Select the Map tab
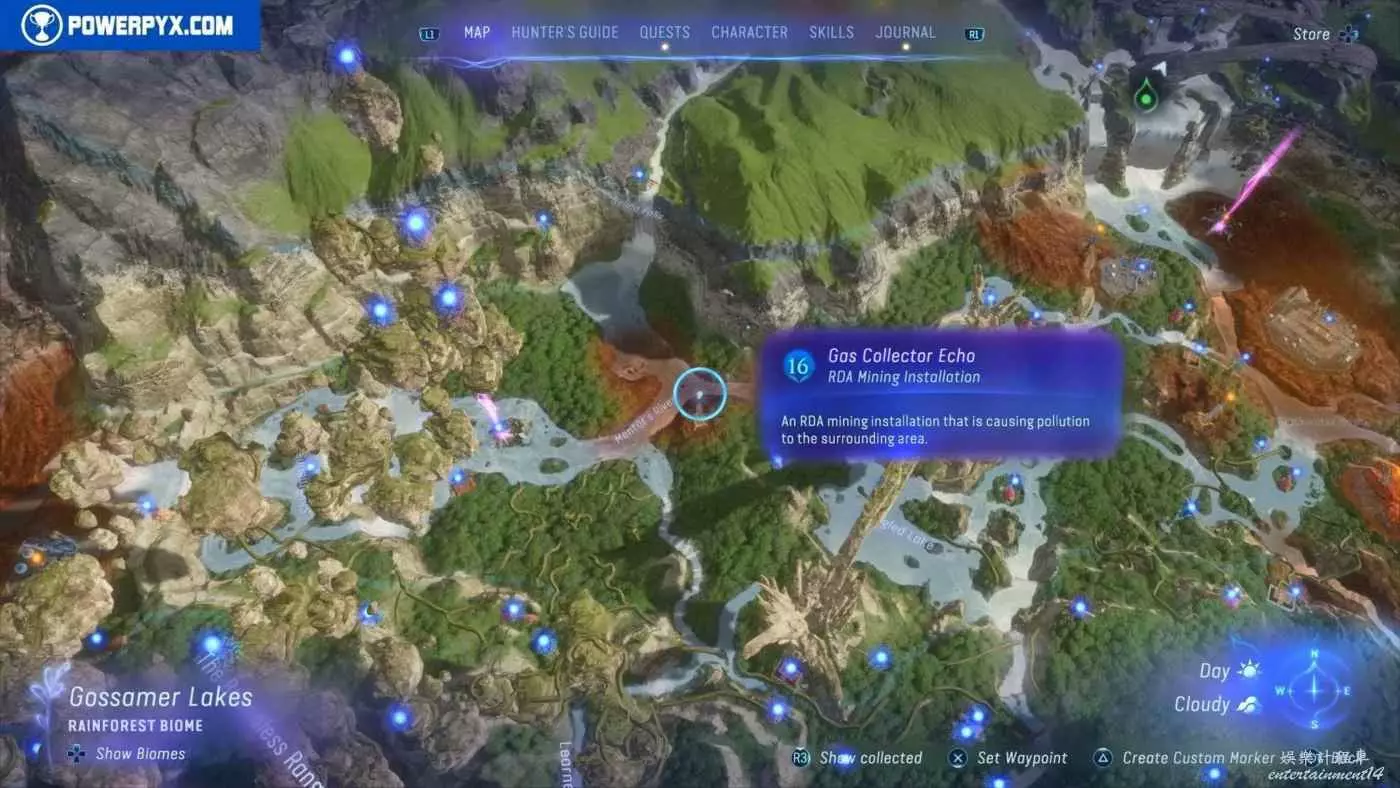Image resolution: width=1400 pixels, height=788 pixels. pyautogui.click(x=477, y=33)
